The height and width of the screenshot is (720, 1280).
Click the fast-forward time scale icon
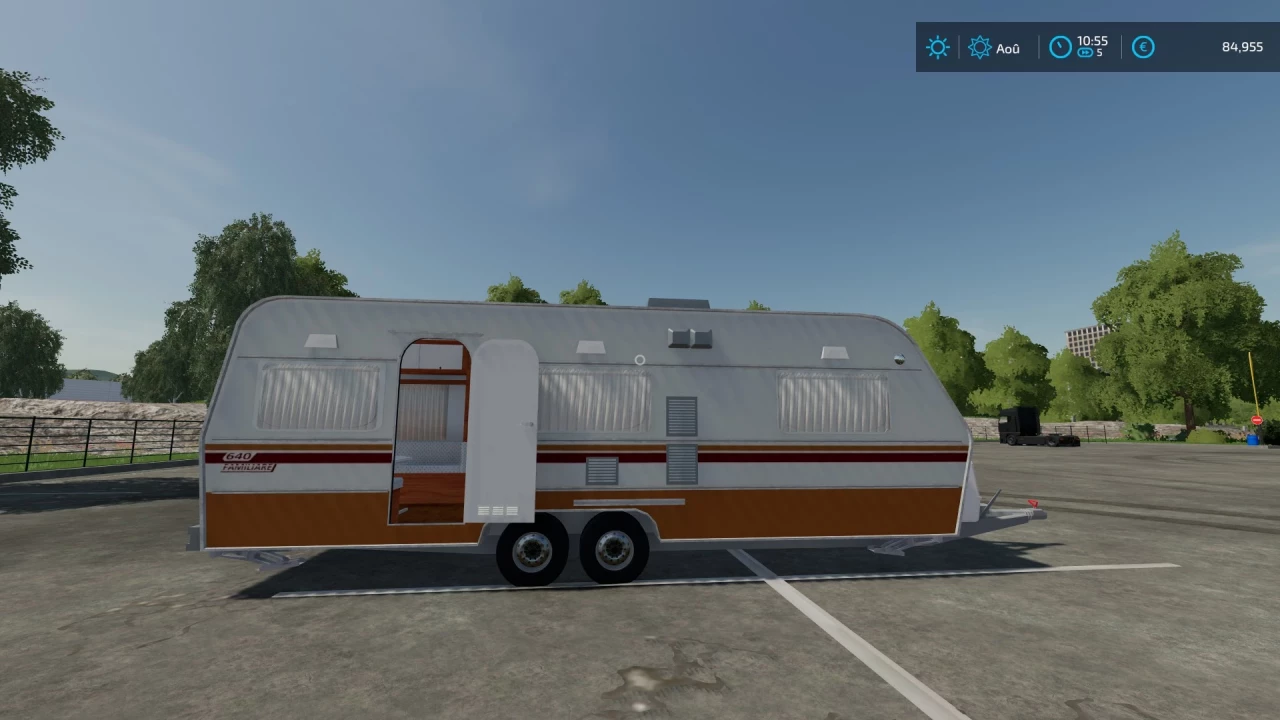pos(1086,52)
